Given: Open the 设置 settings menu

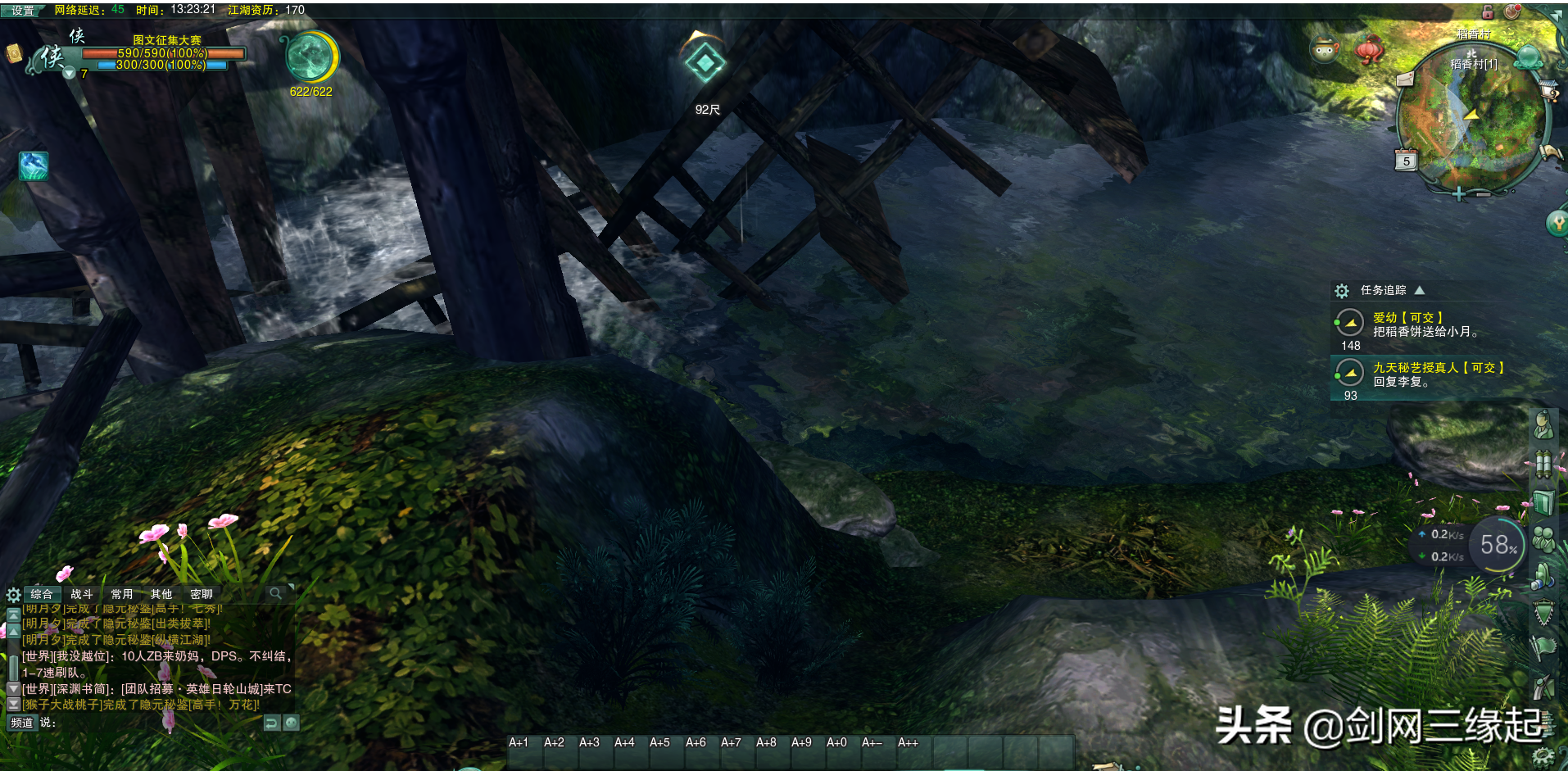Looking at the screenshot, I should coord(22,11).
